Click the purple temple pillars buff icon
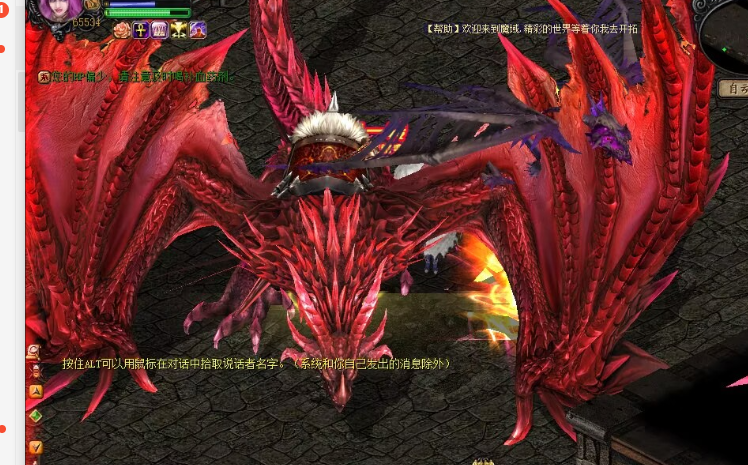The height and width of the screenshot is (465, 748). 160,30
